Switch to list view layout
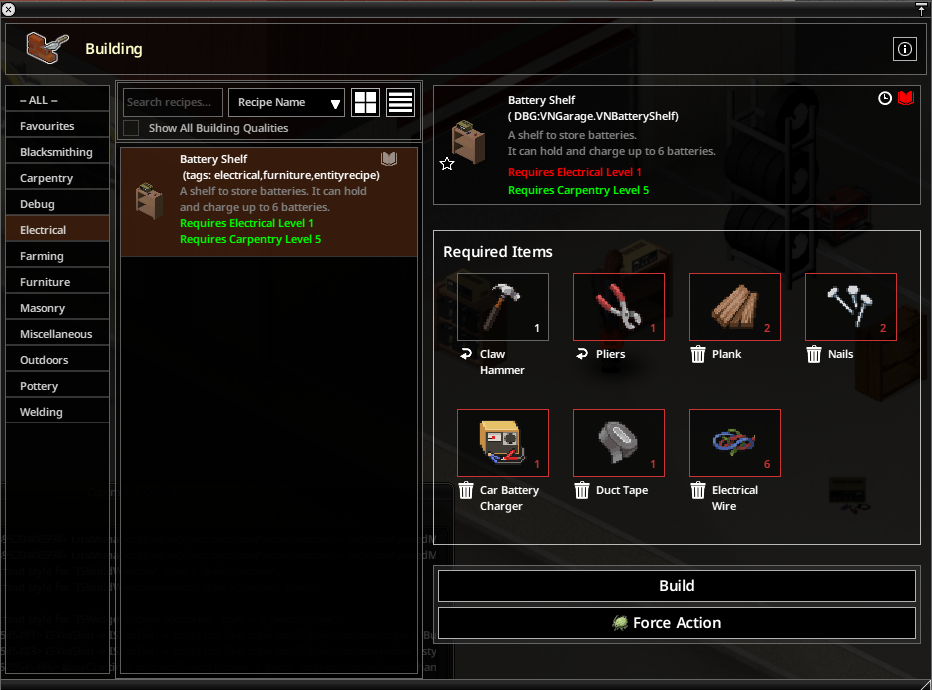This screenshot has width=932, height=690. click(400, 102)
